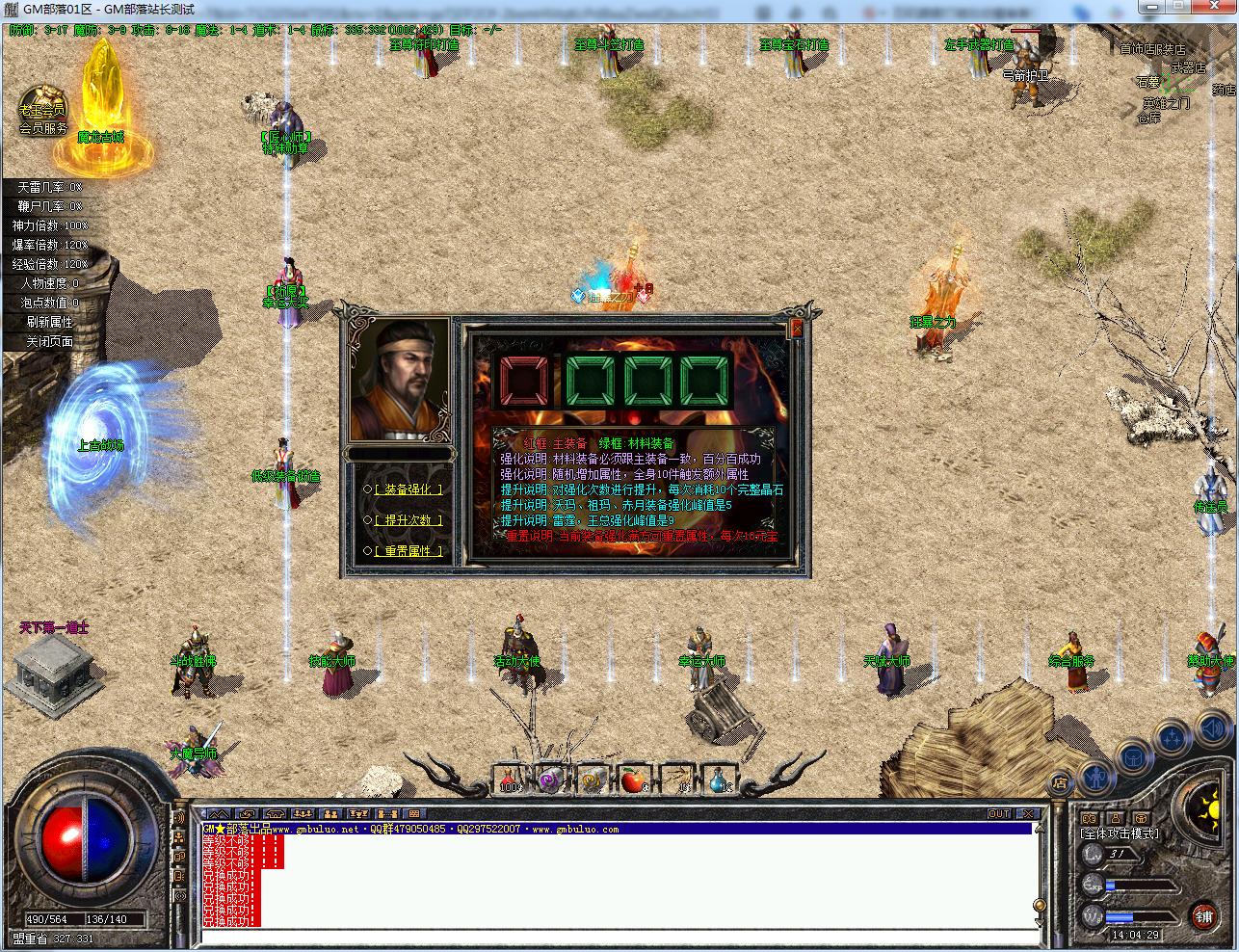Click 刷新属性 to refresh attributes
1239x952 pixels.
tap(49, 322)
